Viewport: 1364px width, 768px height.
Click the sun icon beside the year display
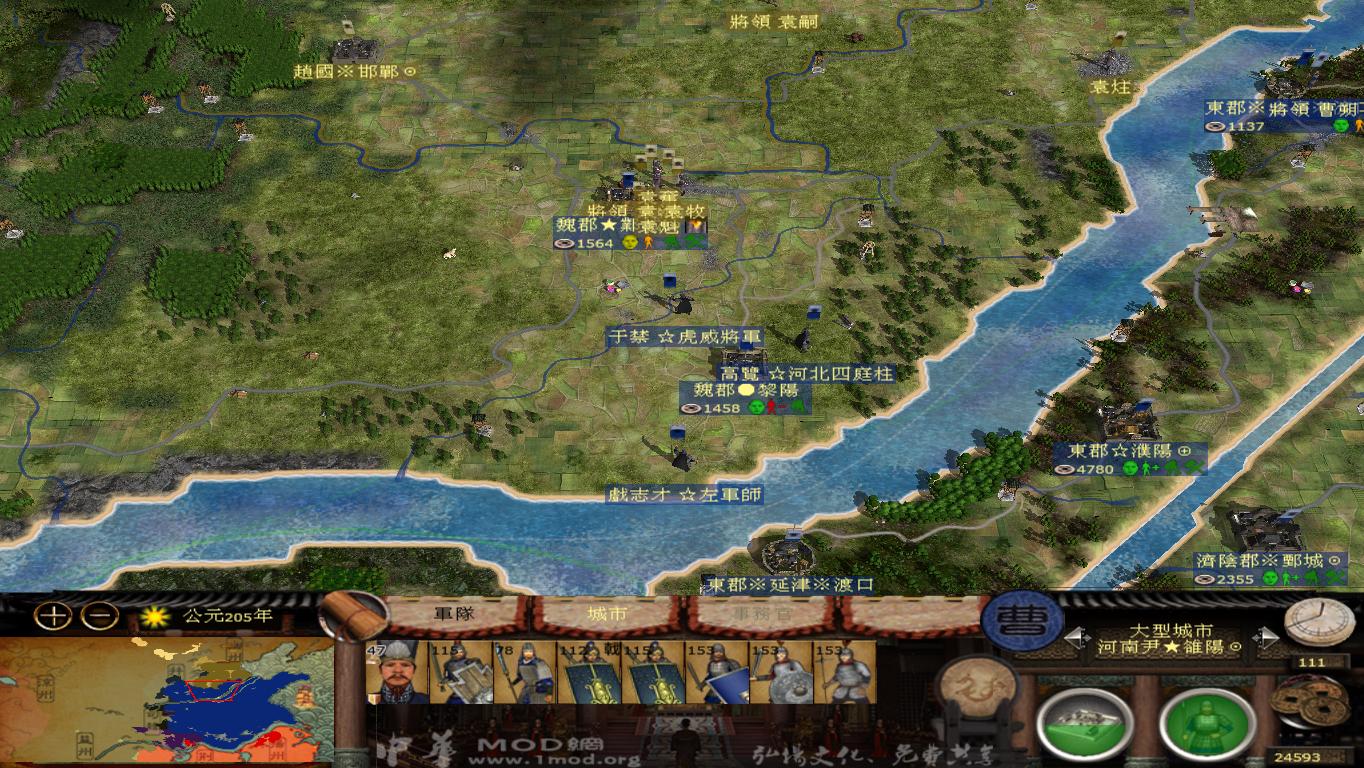tap(155, 618)
